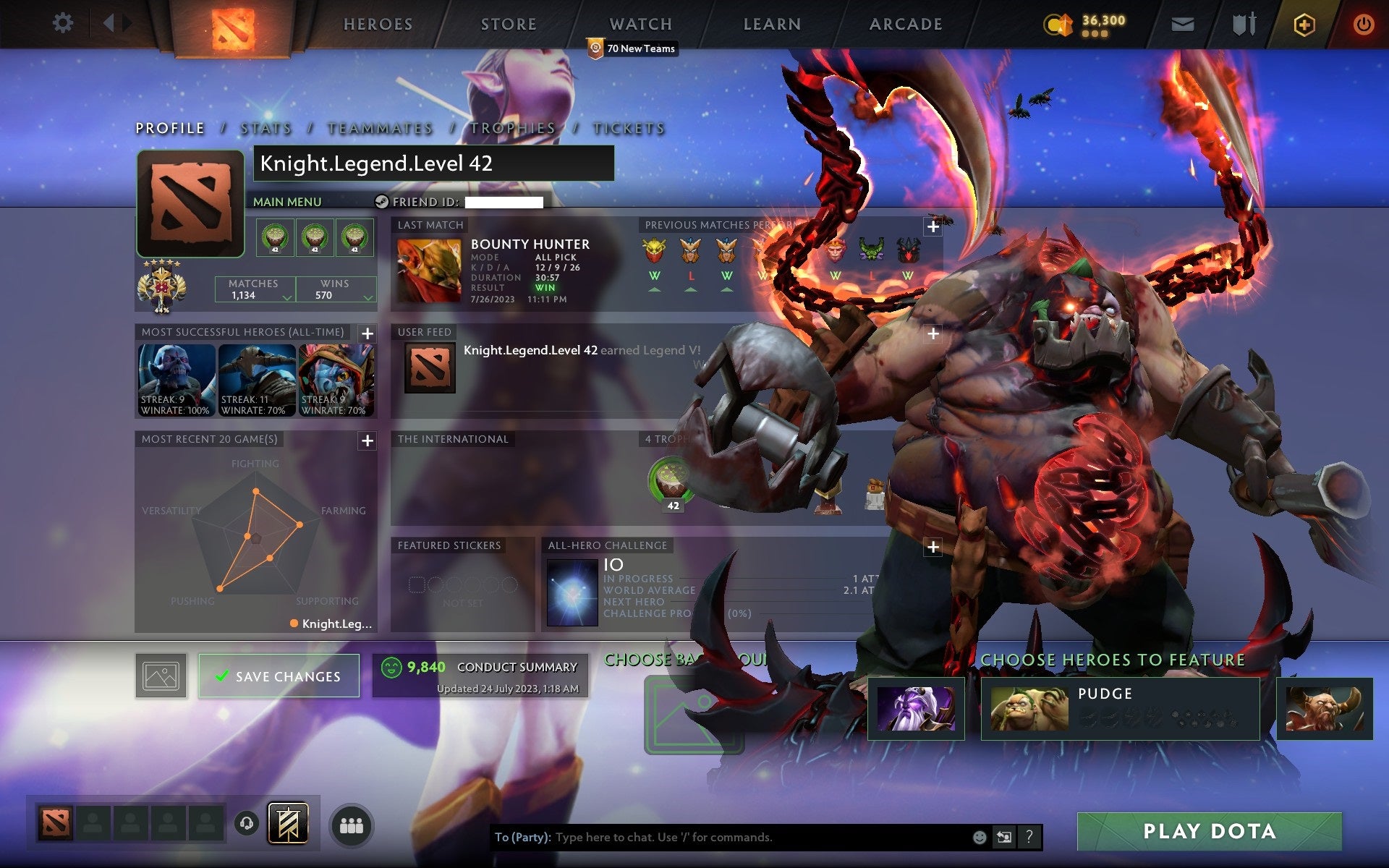Expand the Matches dropdown chevron
Viewport: 1389px width, 868px height.
[286, 297]
